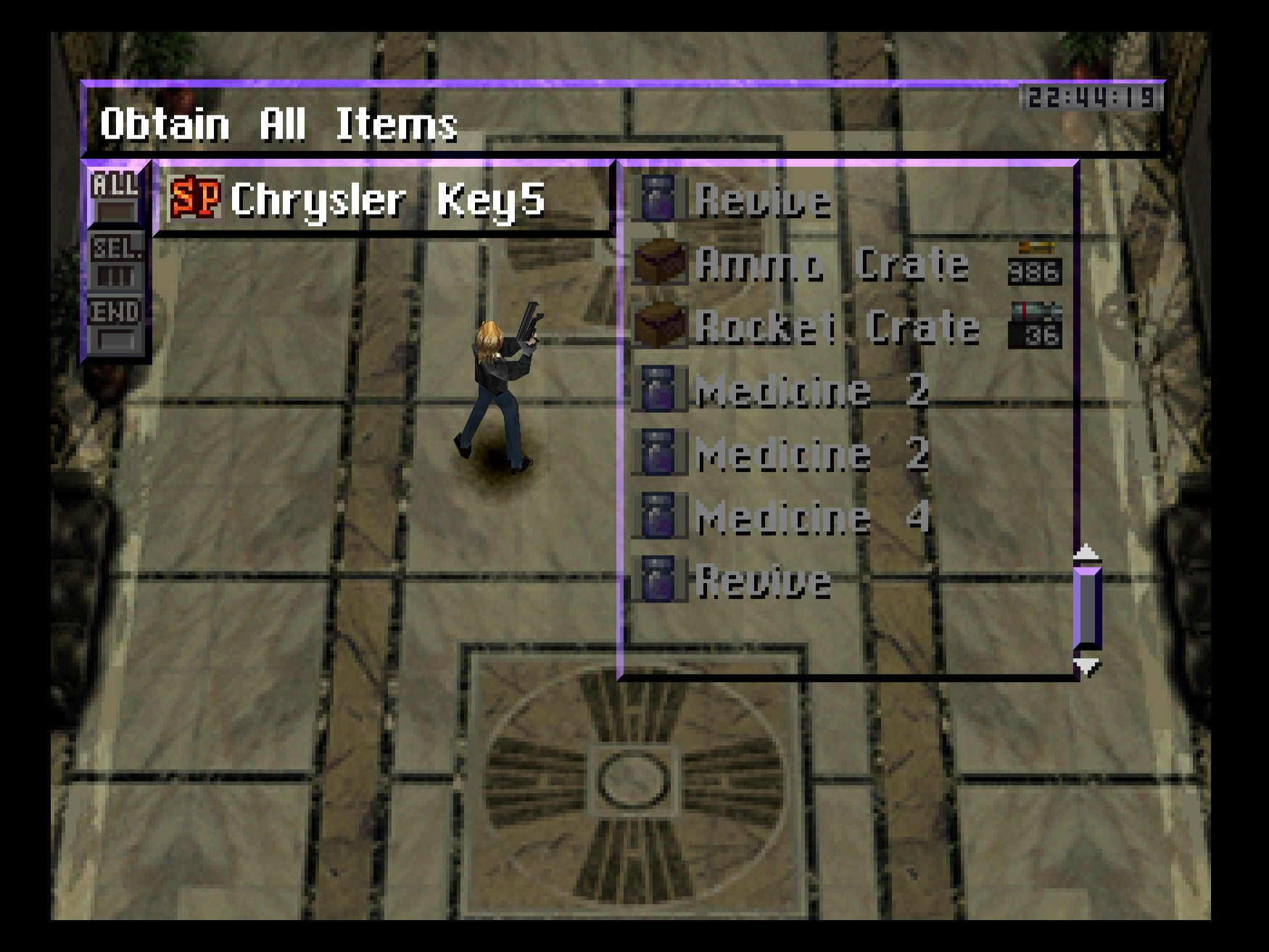Choose the ALL option to take everything
1269x952 pixels.
(x=115, y=195)
